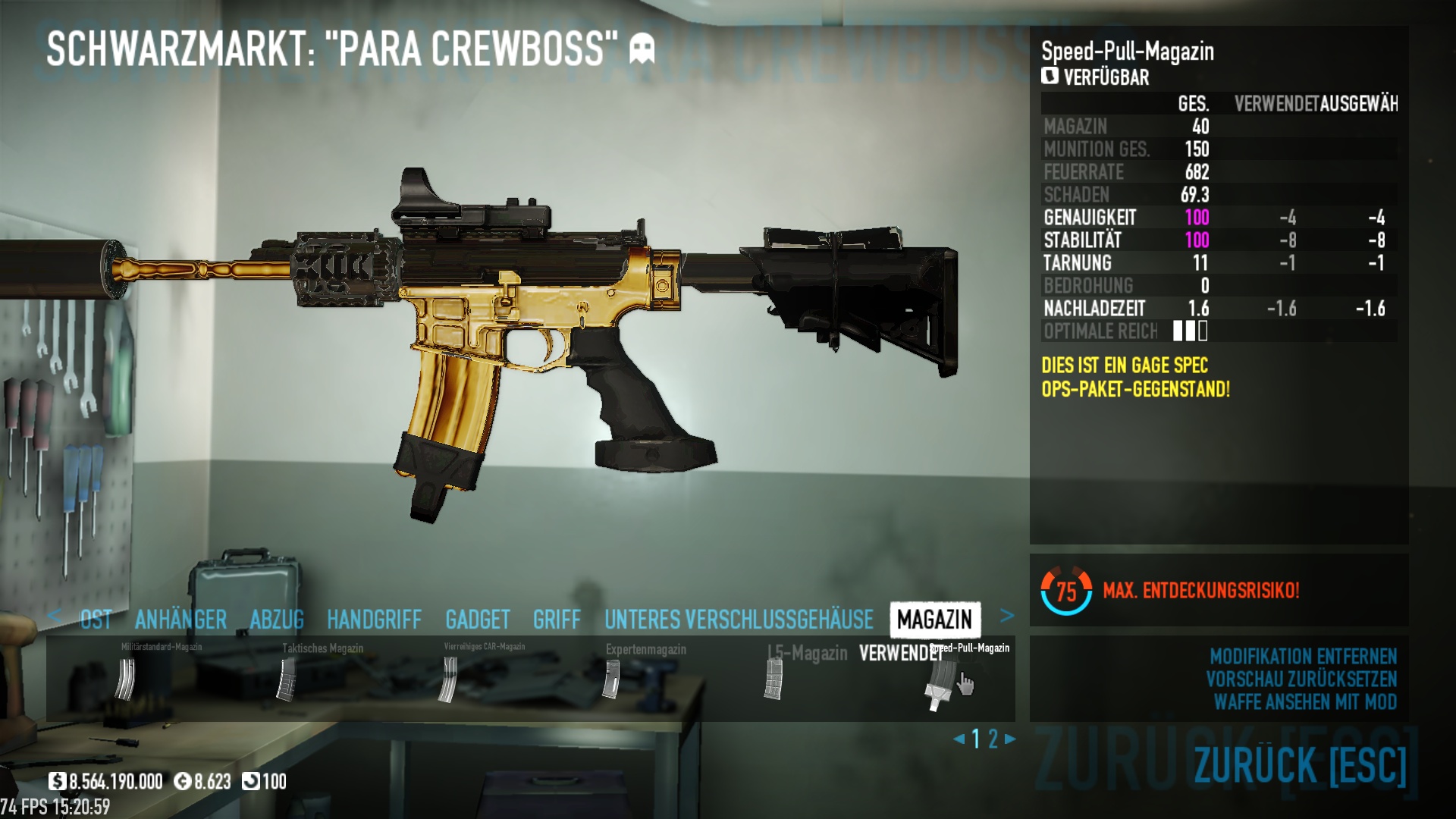Open Unteres Verschlussgehäuse category
Screen dimensions: 1456x819
(x=739, y=620)
